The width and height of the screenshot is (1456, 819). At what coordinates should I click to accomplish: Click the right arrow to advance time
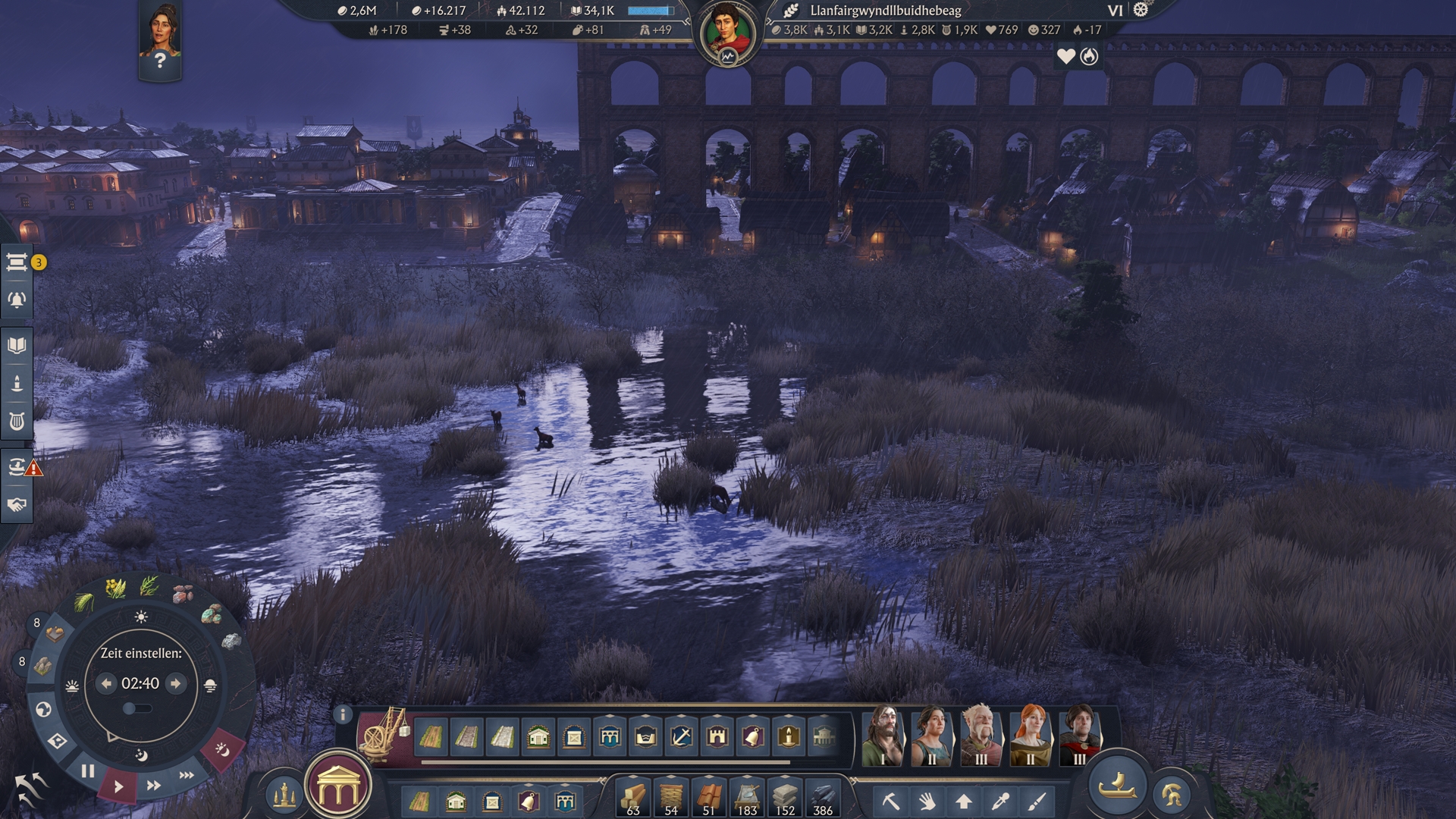pyautogui.click(x=176, y=683)
